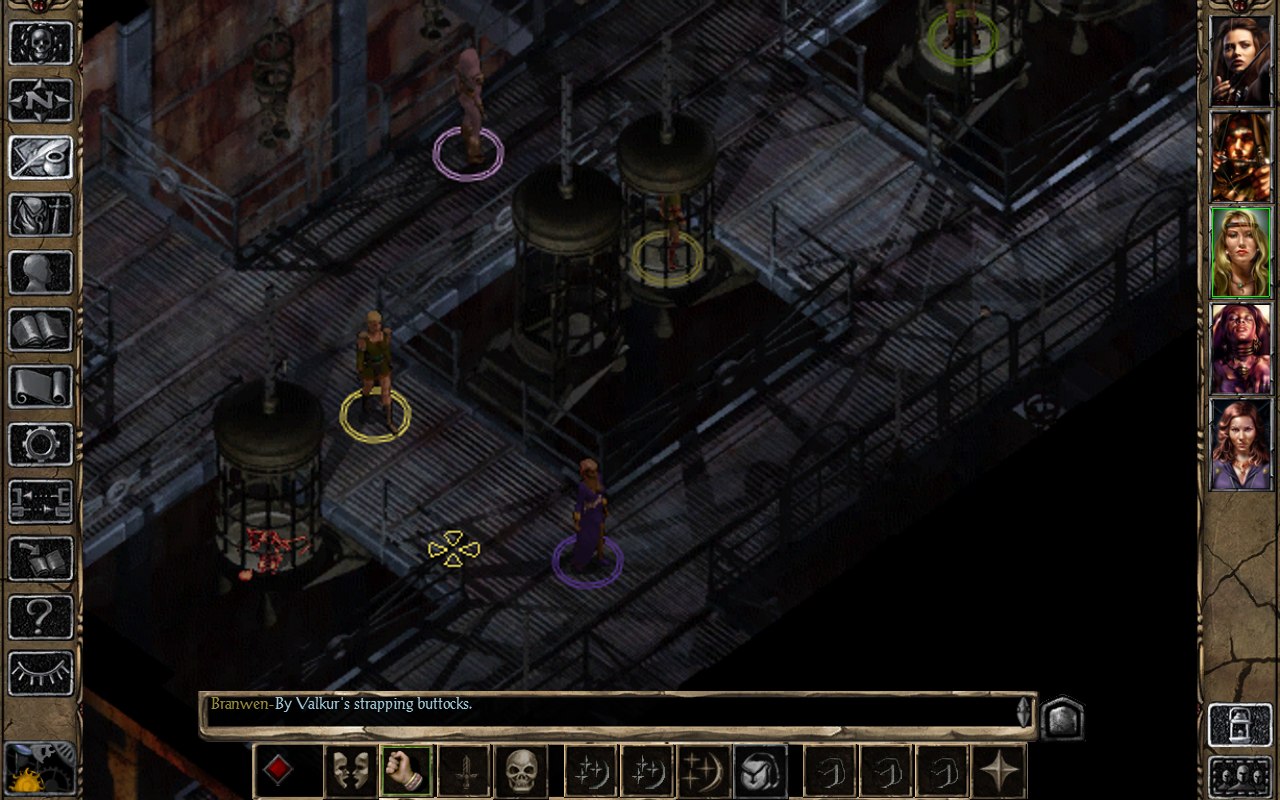Open the mage spellbook
1280x800 pixels.
point(41,329)
